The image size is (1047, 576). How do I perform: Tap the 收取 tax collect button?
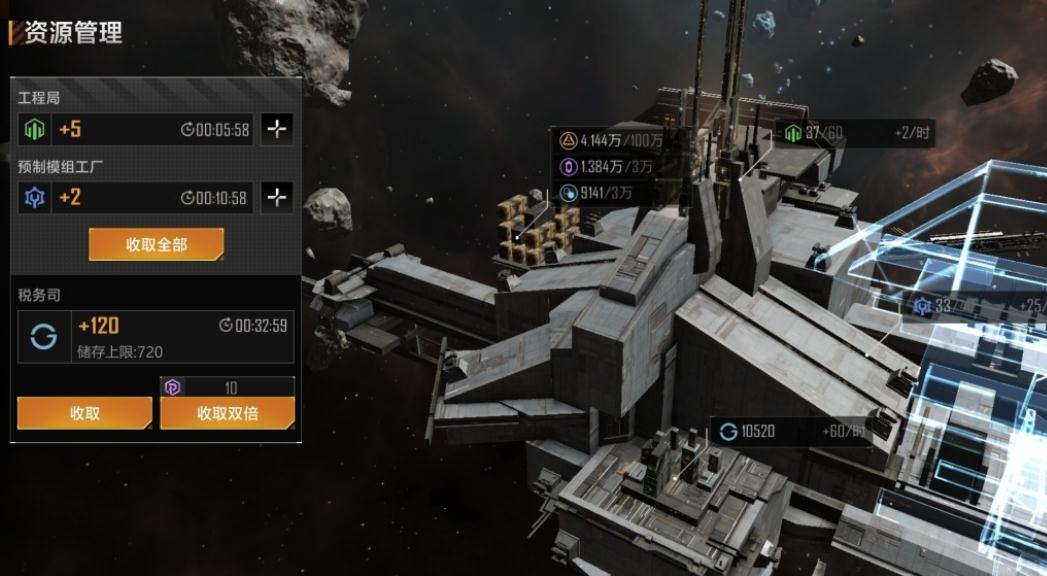[85, 413]
